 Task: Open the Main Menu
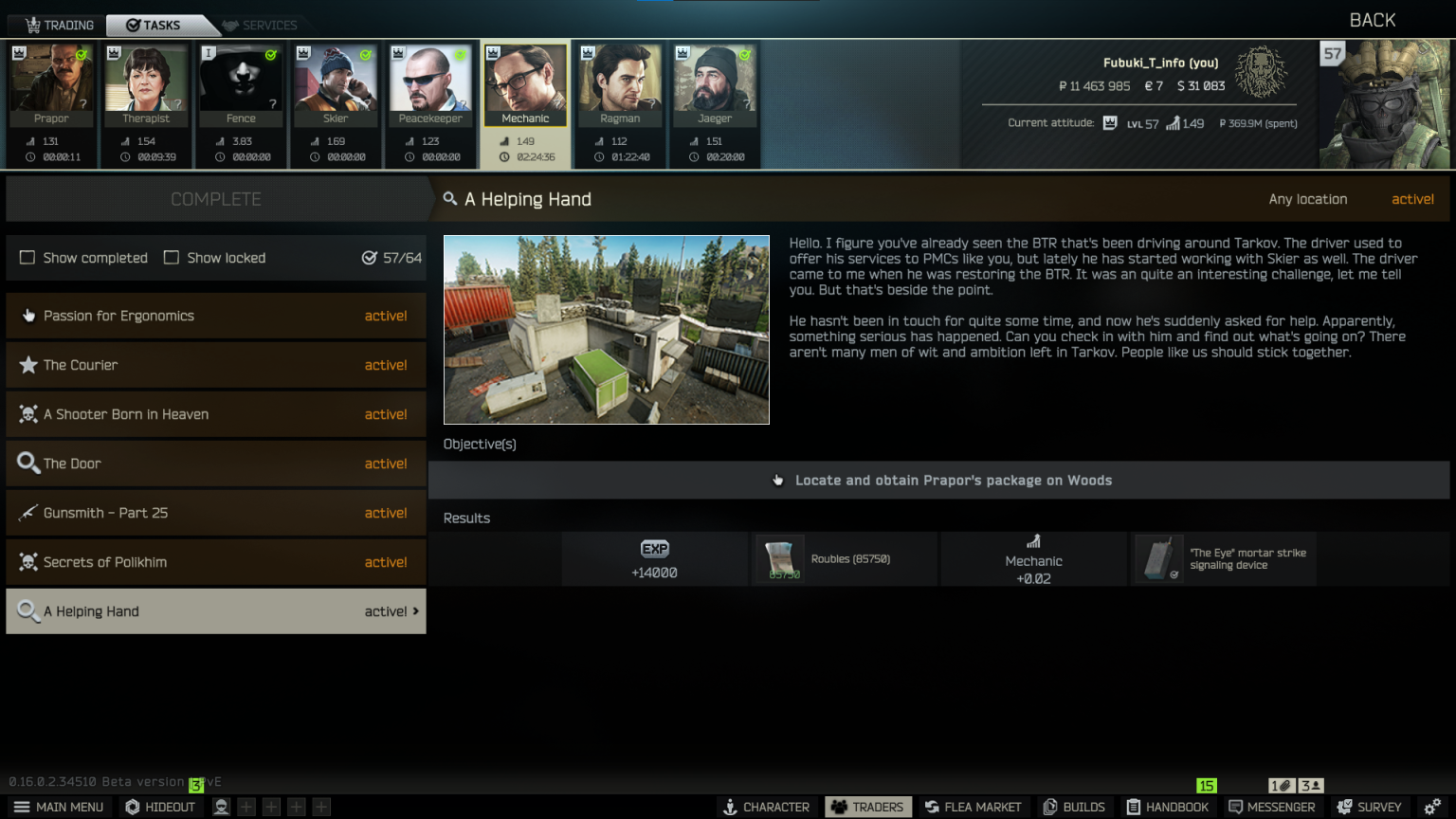[x=59, y=807]
